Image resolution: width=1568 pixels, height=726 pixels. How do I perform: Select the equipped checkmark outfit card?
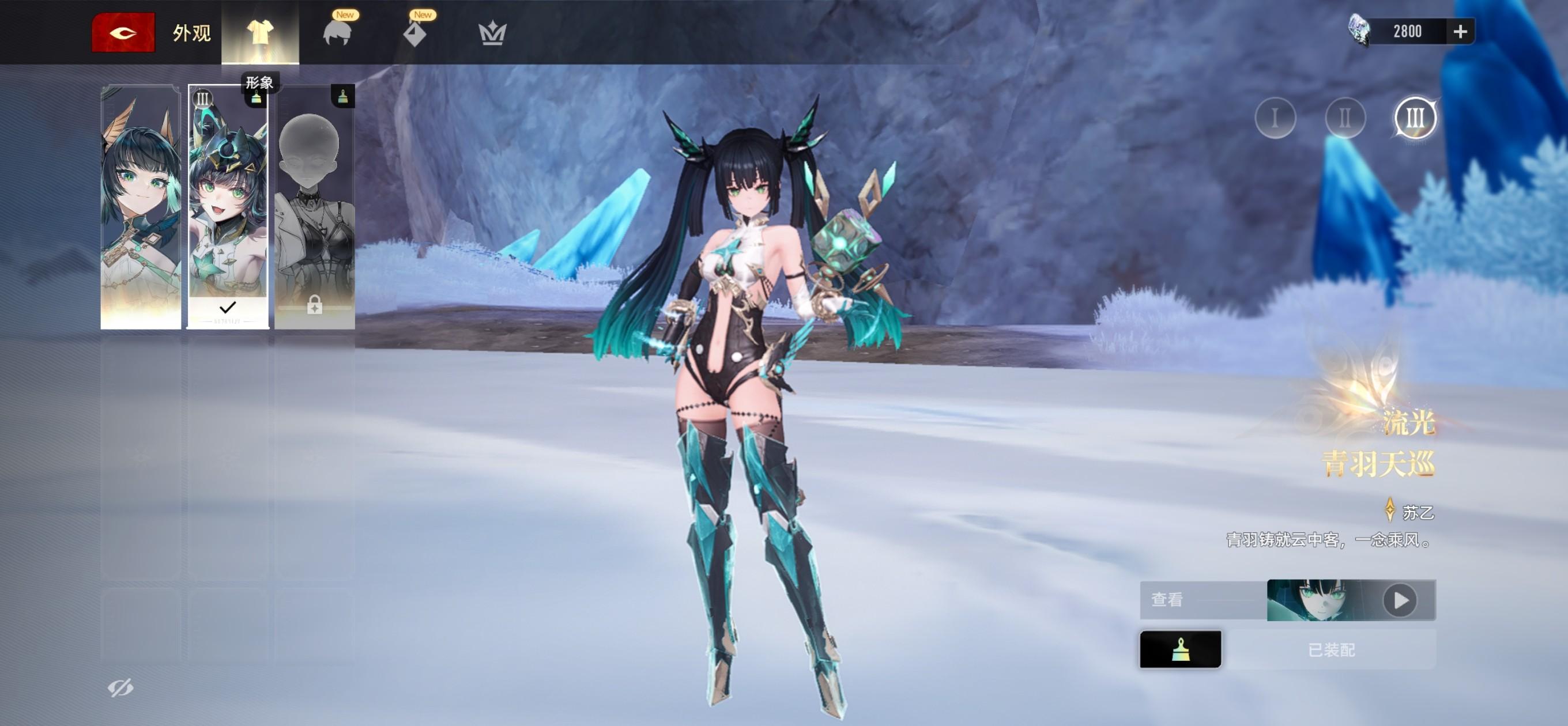[x=228, y=207]
